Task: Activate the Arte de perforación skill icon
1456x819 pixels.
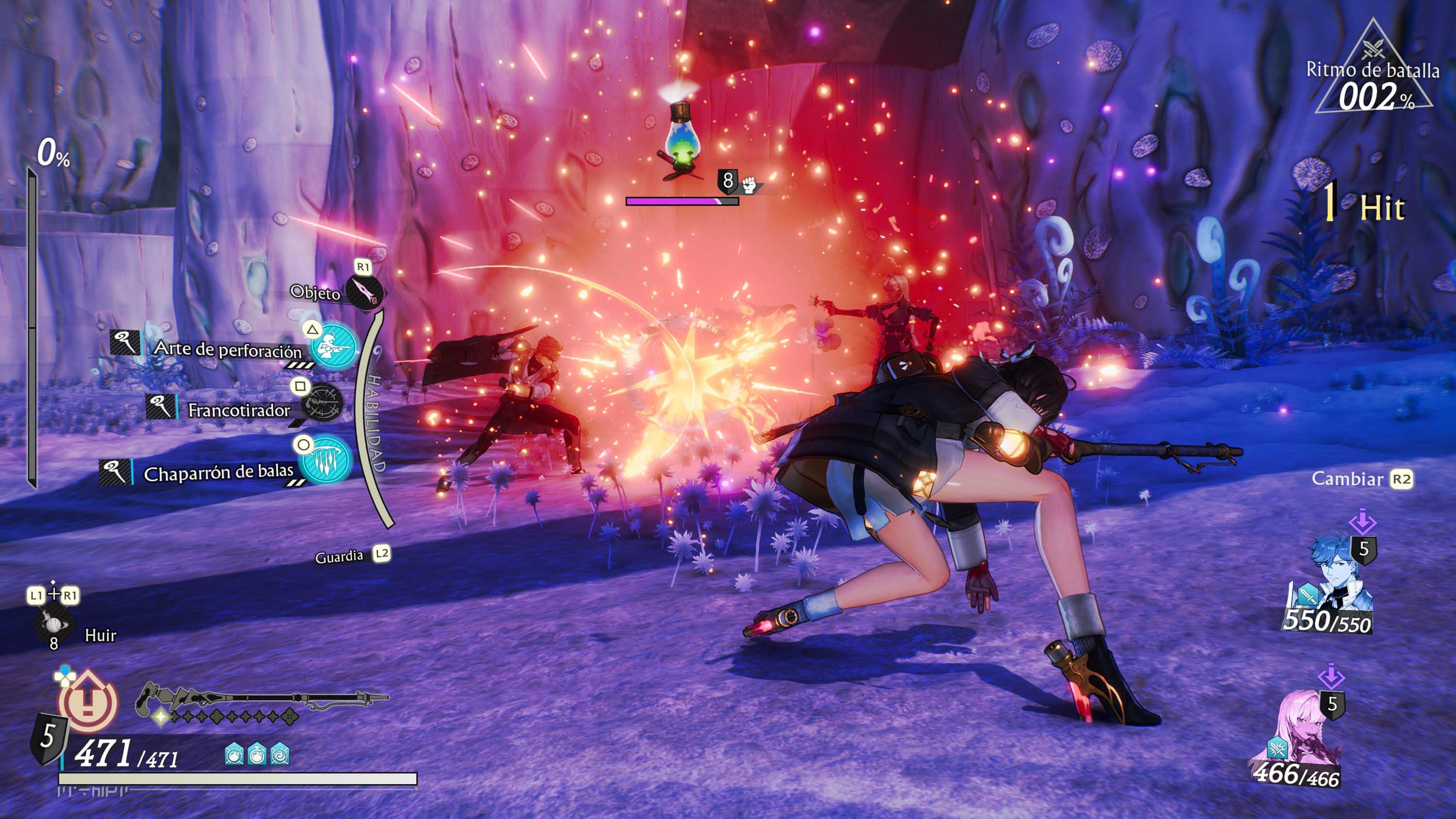Action: (333, 346)
